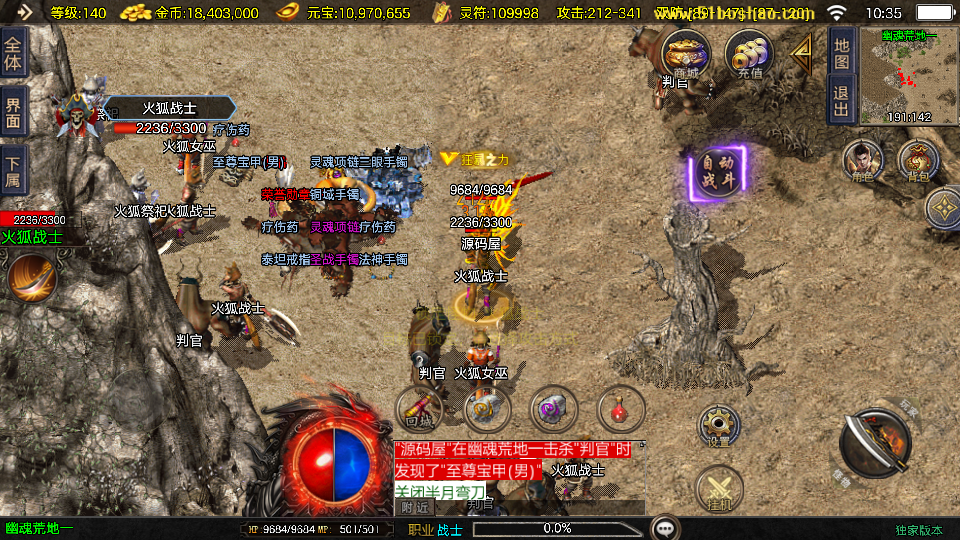Open the 地图 map button
The width and height of the screenshot is (960, 540).
point(841,54)
